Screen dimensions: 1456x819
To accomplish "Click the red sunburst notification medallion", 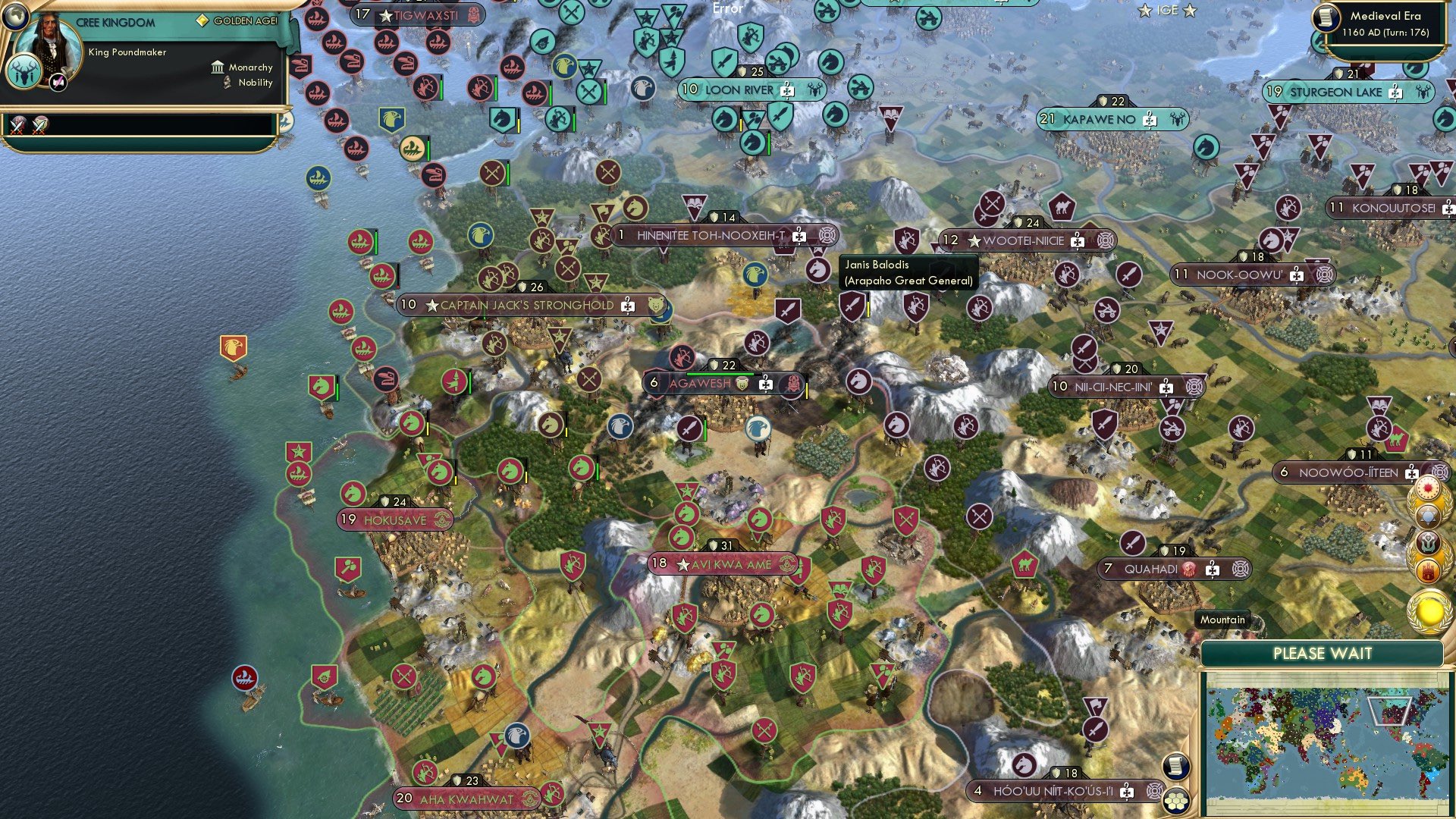I will pos(1428,487).
